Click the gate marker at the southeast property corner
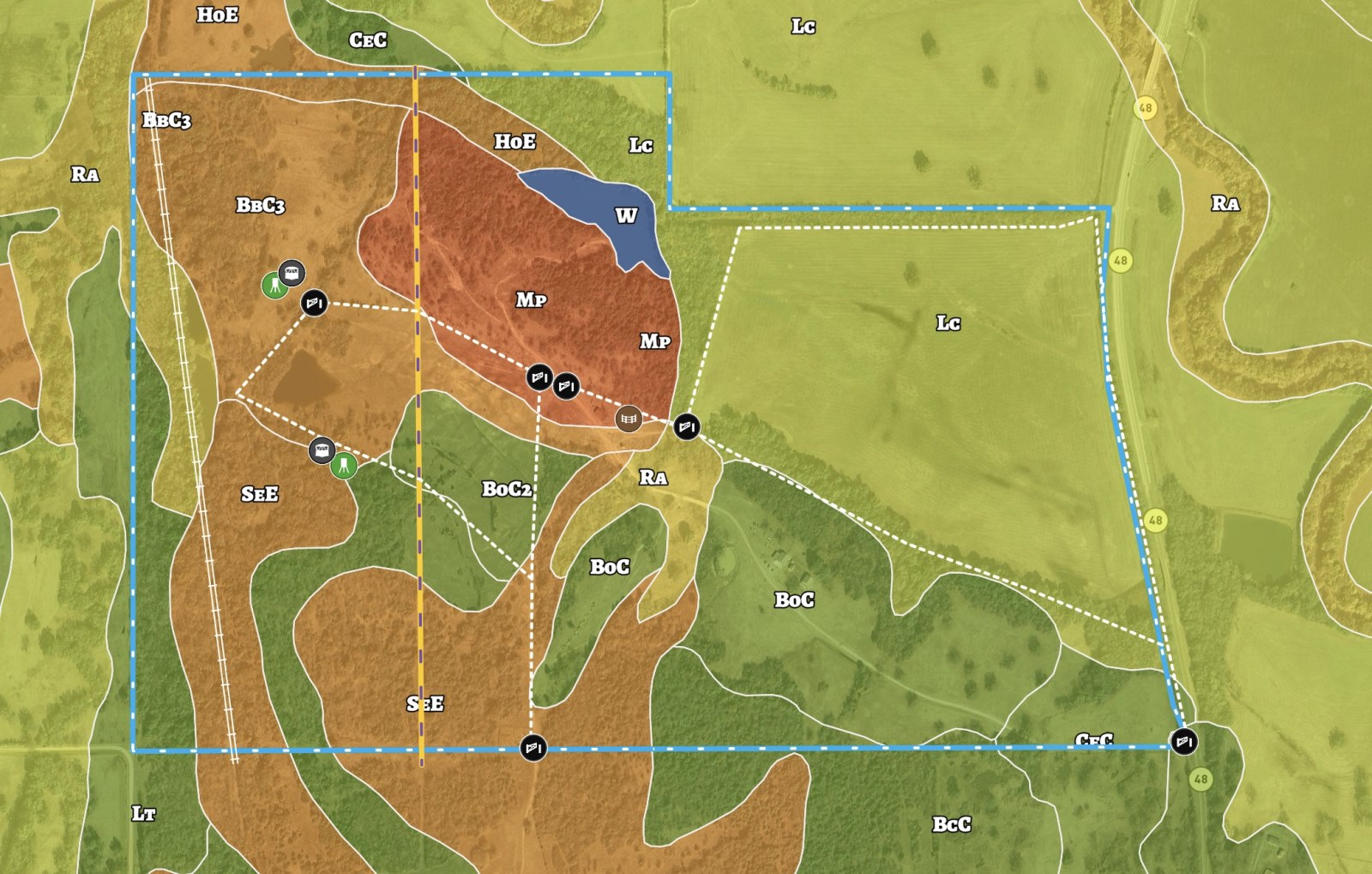Viewport: 1372px width, 874px height. point(1184,741)
